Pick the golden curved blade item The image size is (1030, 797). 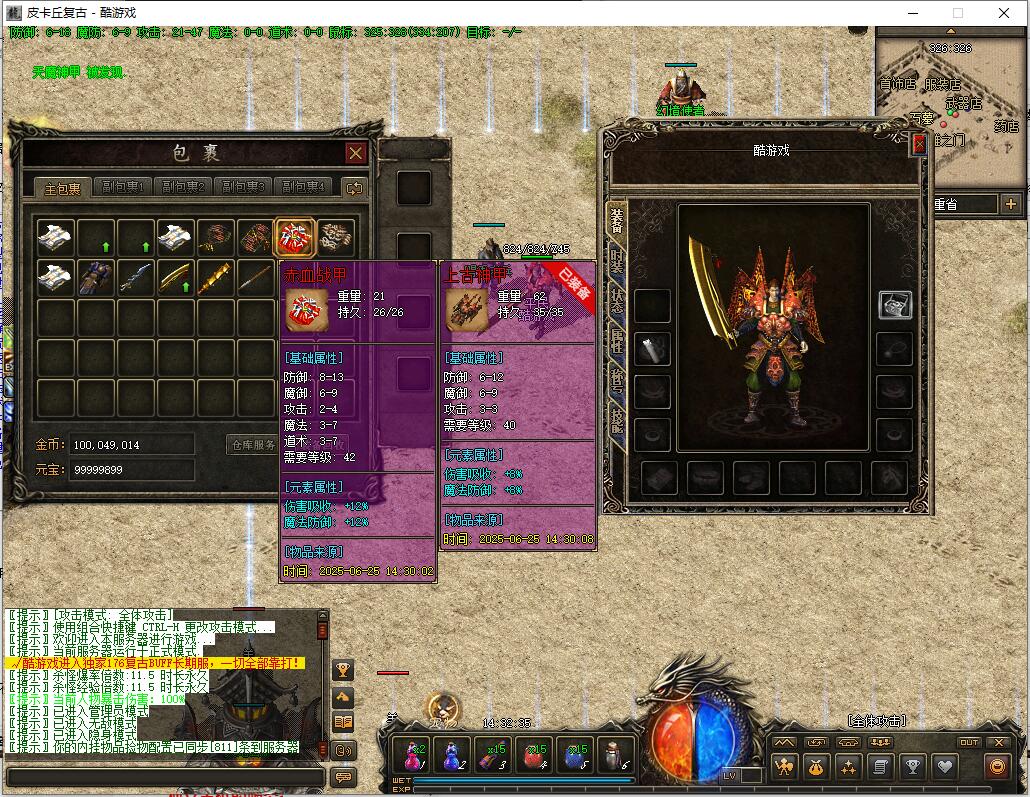coord(176,278)
